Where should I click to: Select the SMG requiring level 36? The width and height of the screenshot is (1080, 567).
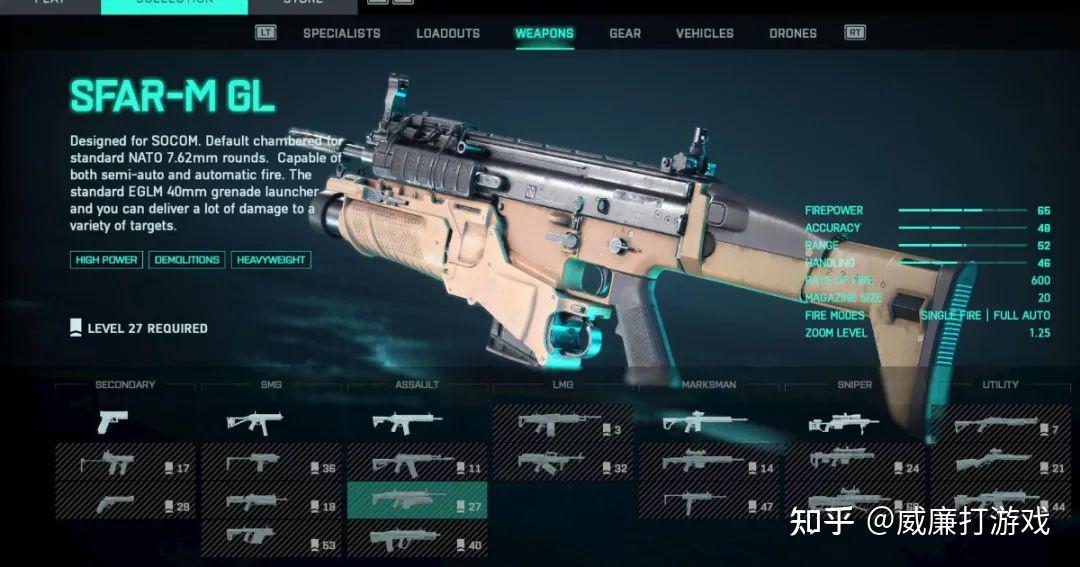pos(270,464)
